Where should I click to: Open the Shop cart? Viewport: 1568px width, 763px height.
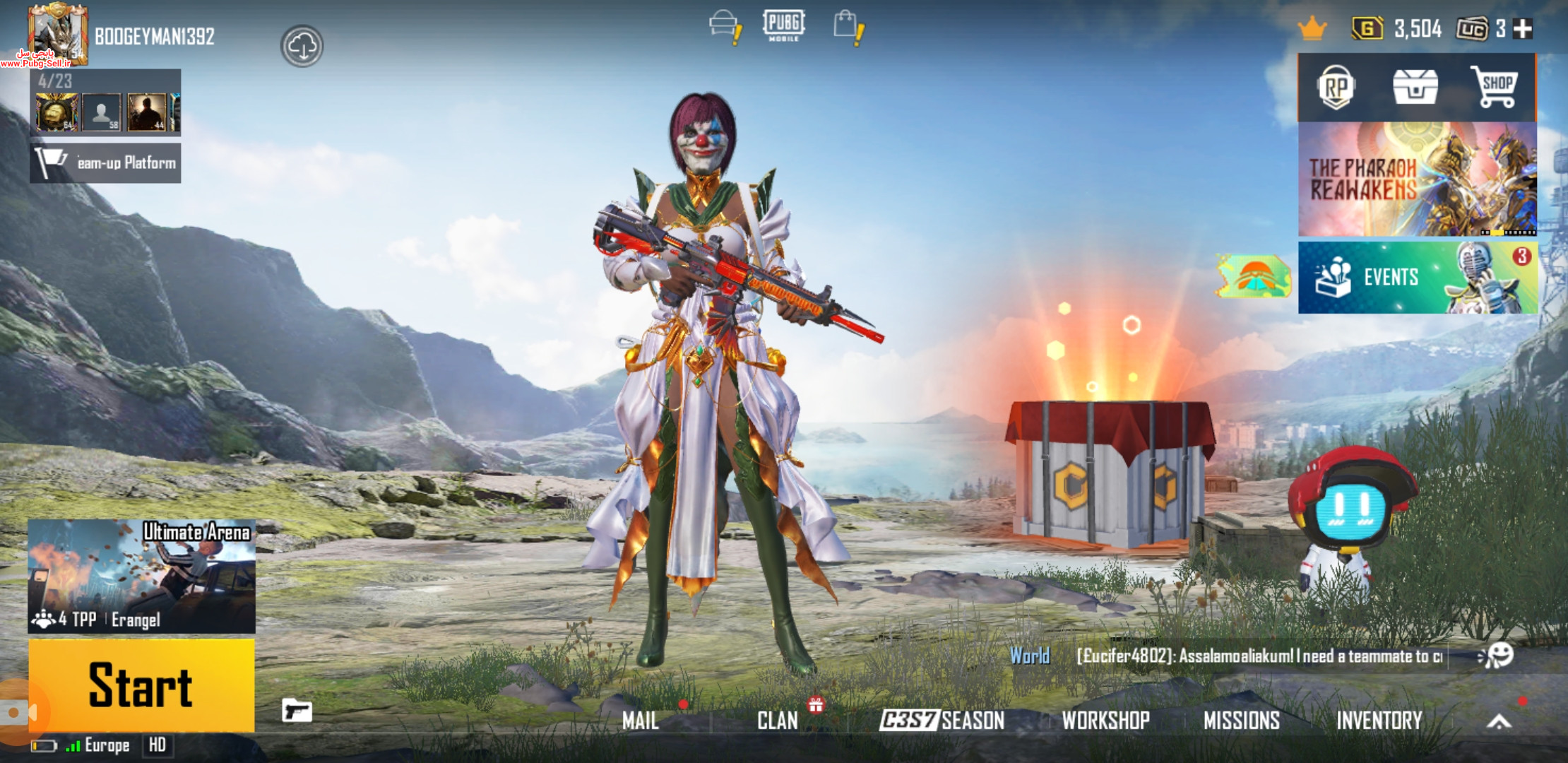(1496, 88)
